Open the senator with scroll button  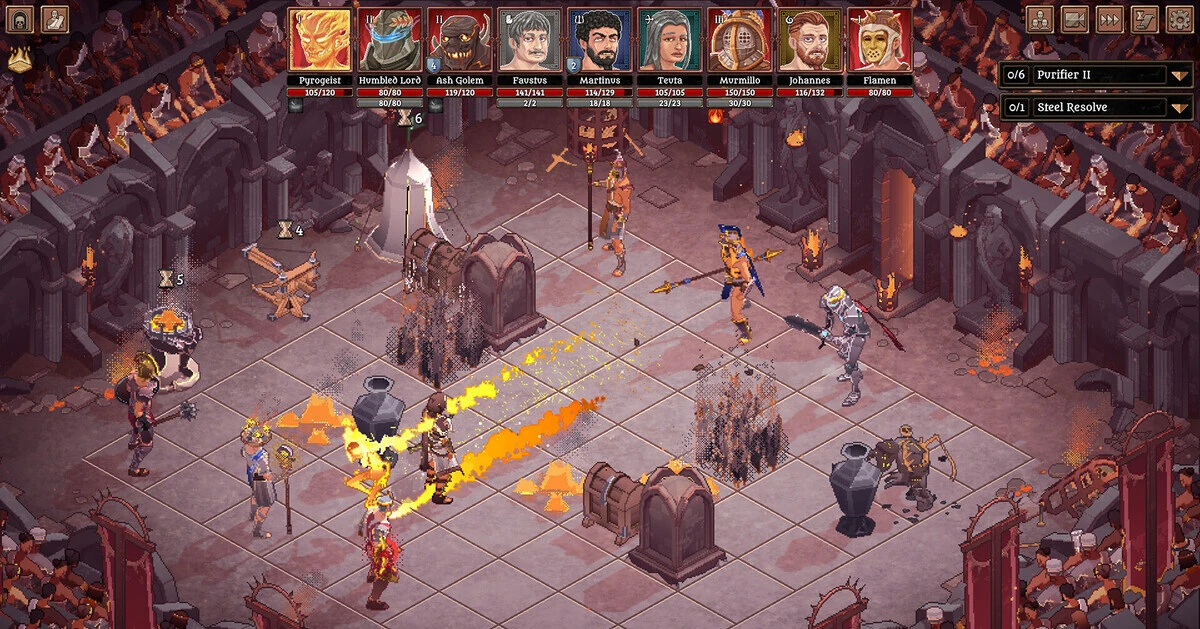pos(55,19)
